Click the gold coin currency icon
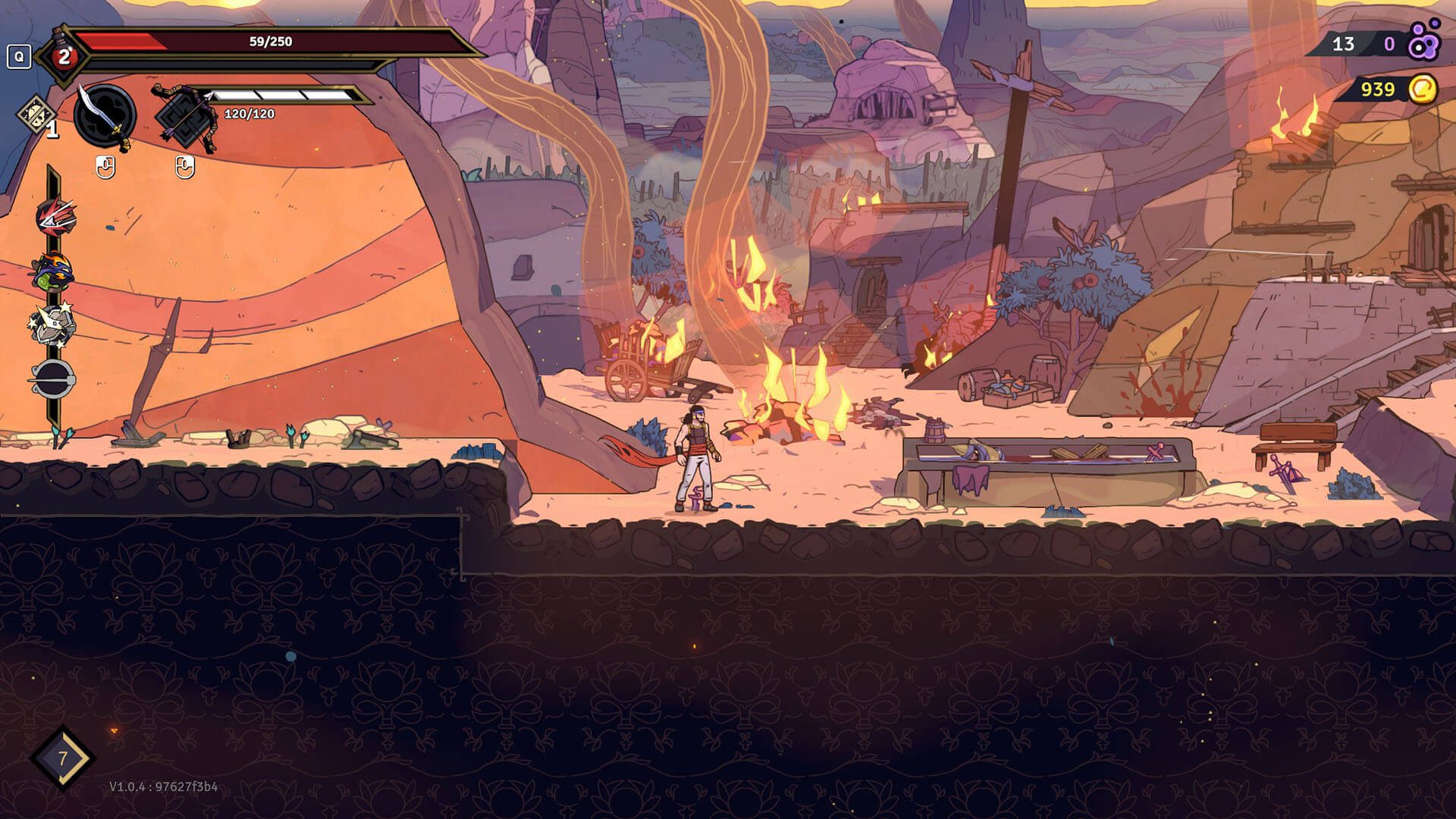Image resolution: width=1456 pixels, height=819 pixels. coord(1423,89)
